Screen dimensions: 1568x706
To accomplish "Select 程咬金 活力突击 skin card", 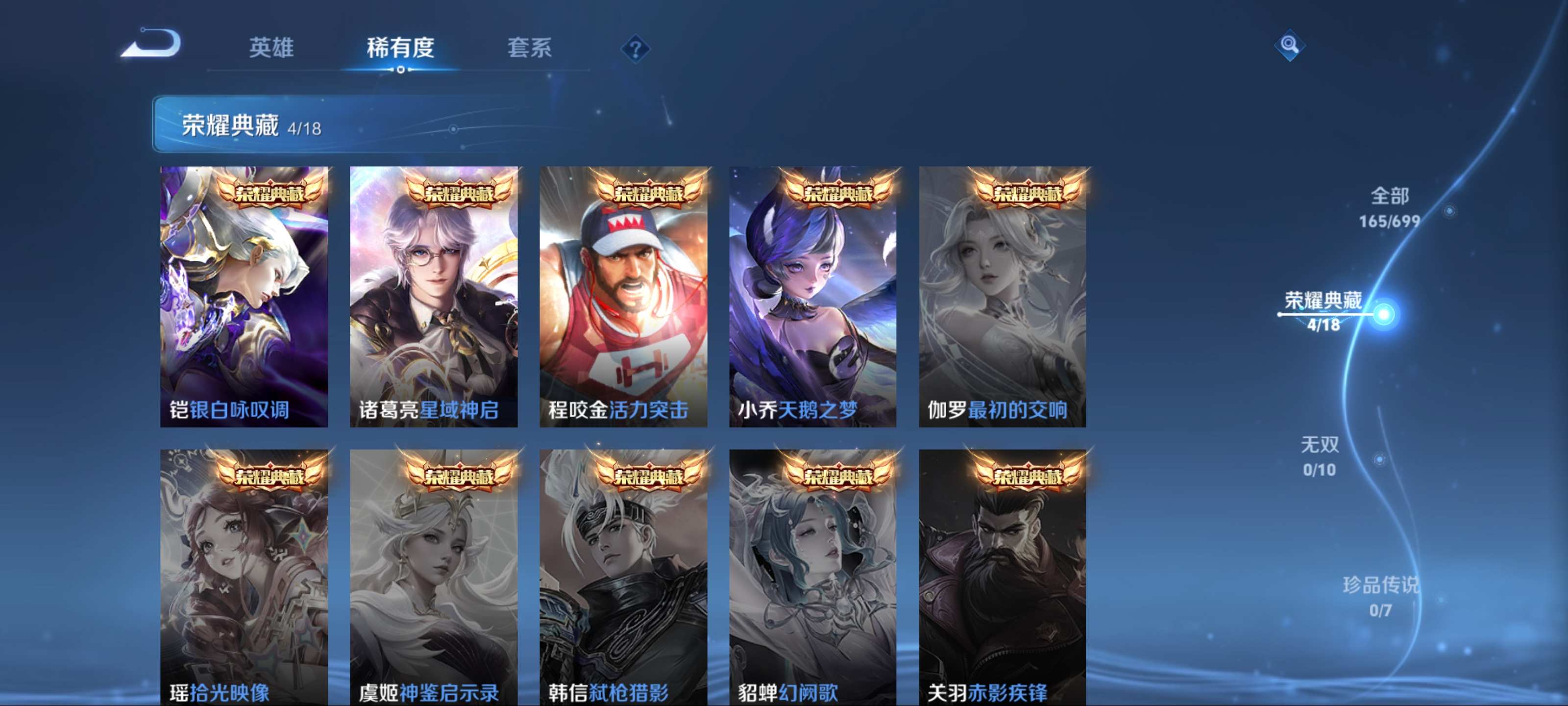I will coord(623,297).
